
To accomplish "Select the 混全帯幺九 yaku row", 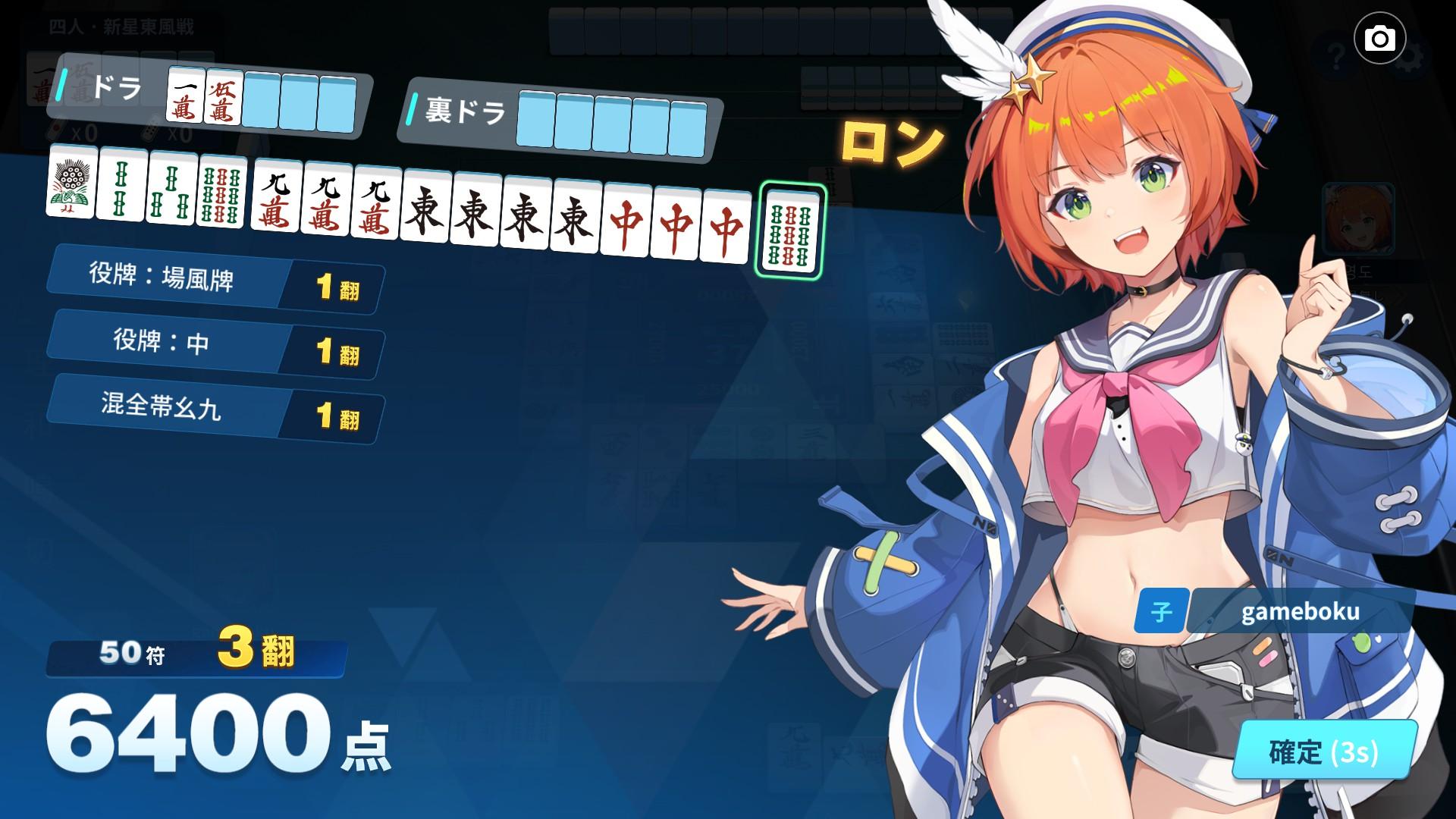I will click(212, 409).
